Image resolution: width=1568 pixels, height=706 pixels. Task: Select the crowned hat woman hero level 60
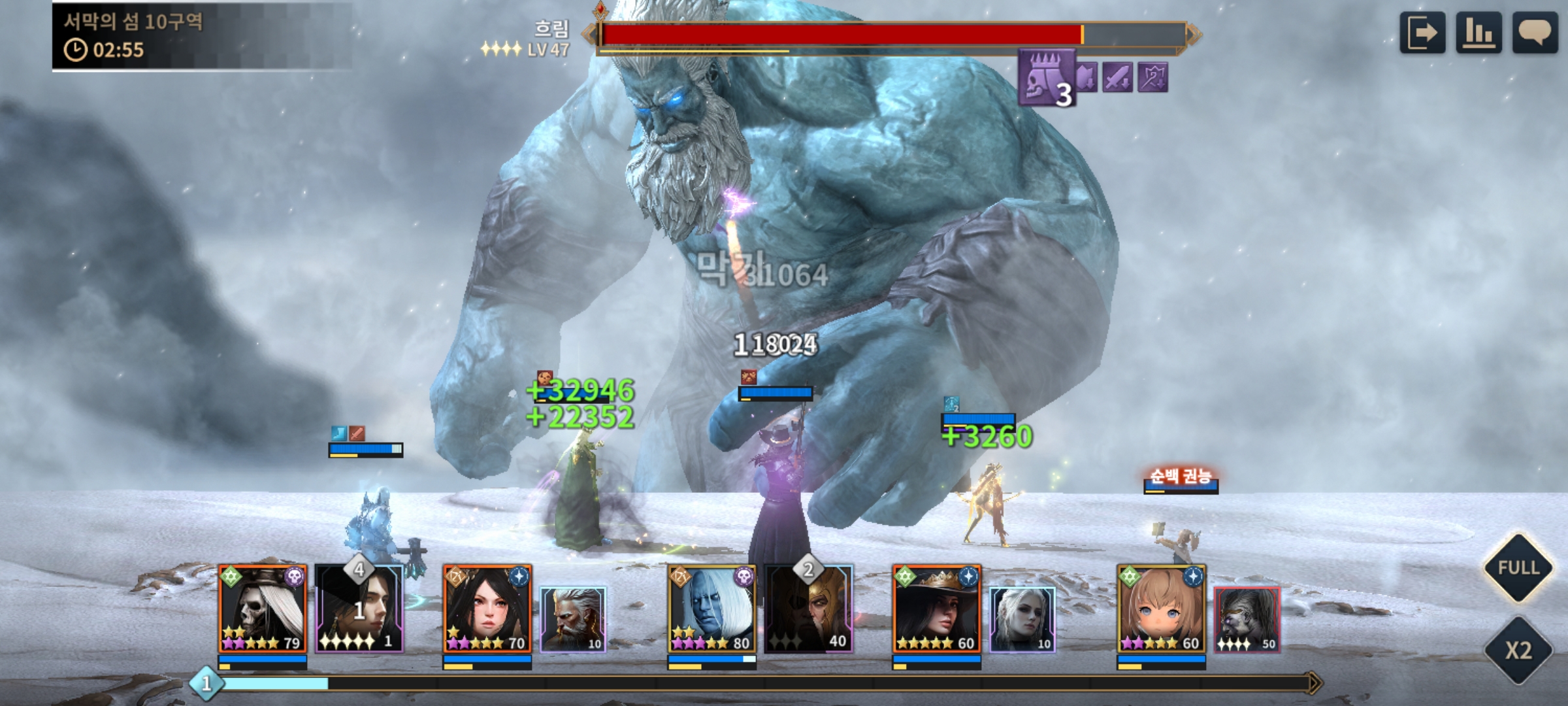pyautogui.click(x=937, y=609)
